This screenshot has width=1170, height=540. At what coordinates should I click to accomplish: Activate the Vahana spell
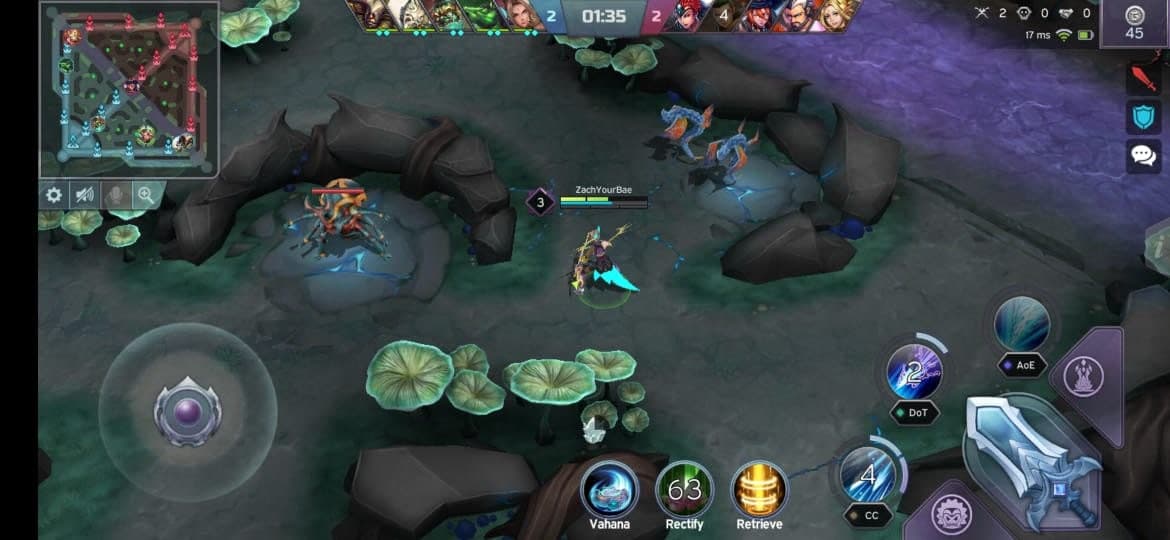(609, 490)
